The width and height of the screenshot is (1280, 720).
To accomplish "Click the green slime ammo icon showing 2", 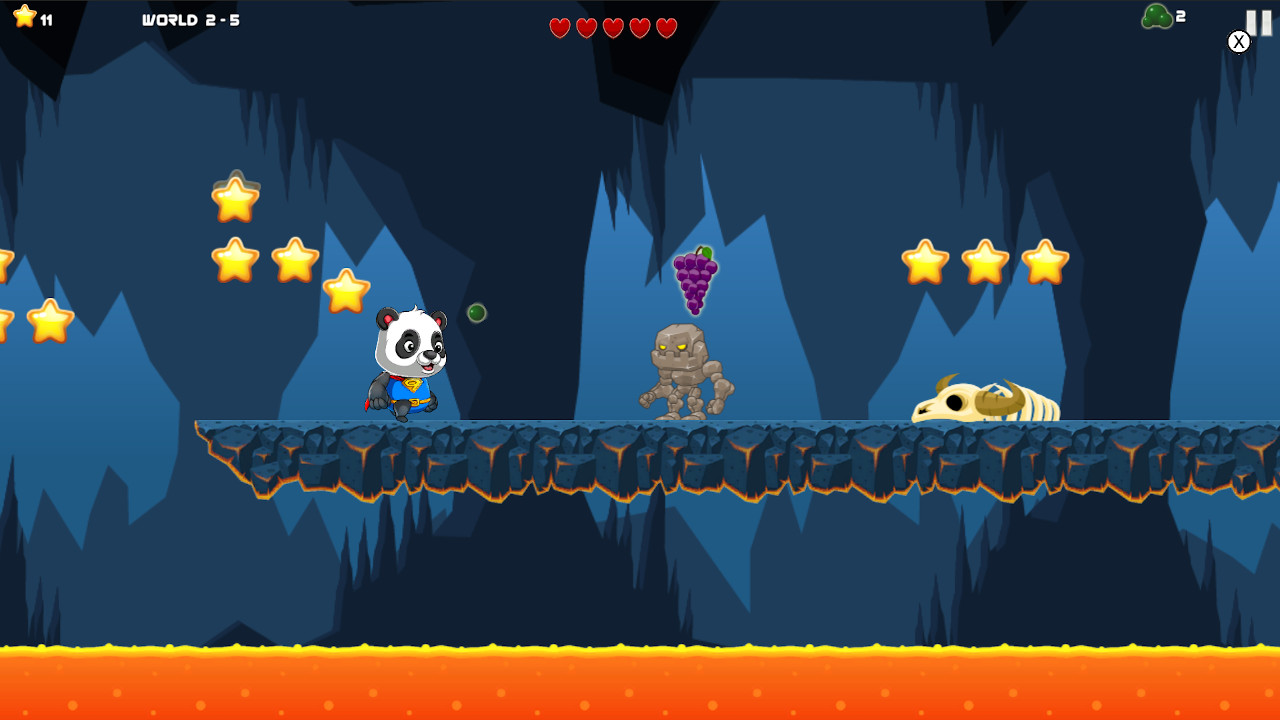I will click(x=1158, y=15).
